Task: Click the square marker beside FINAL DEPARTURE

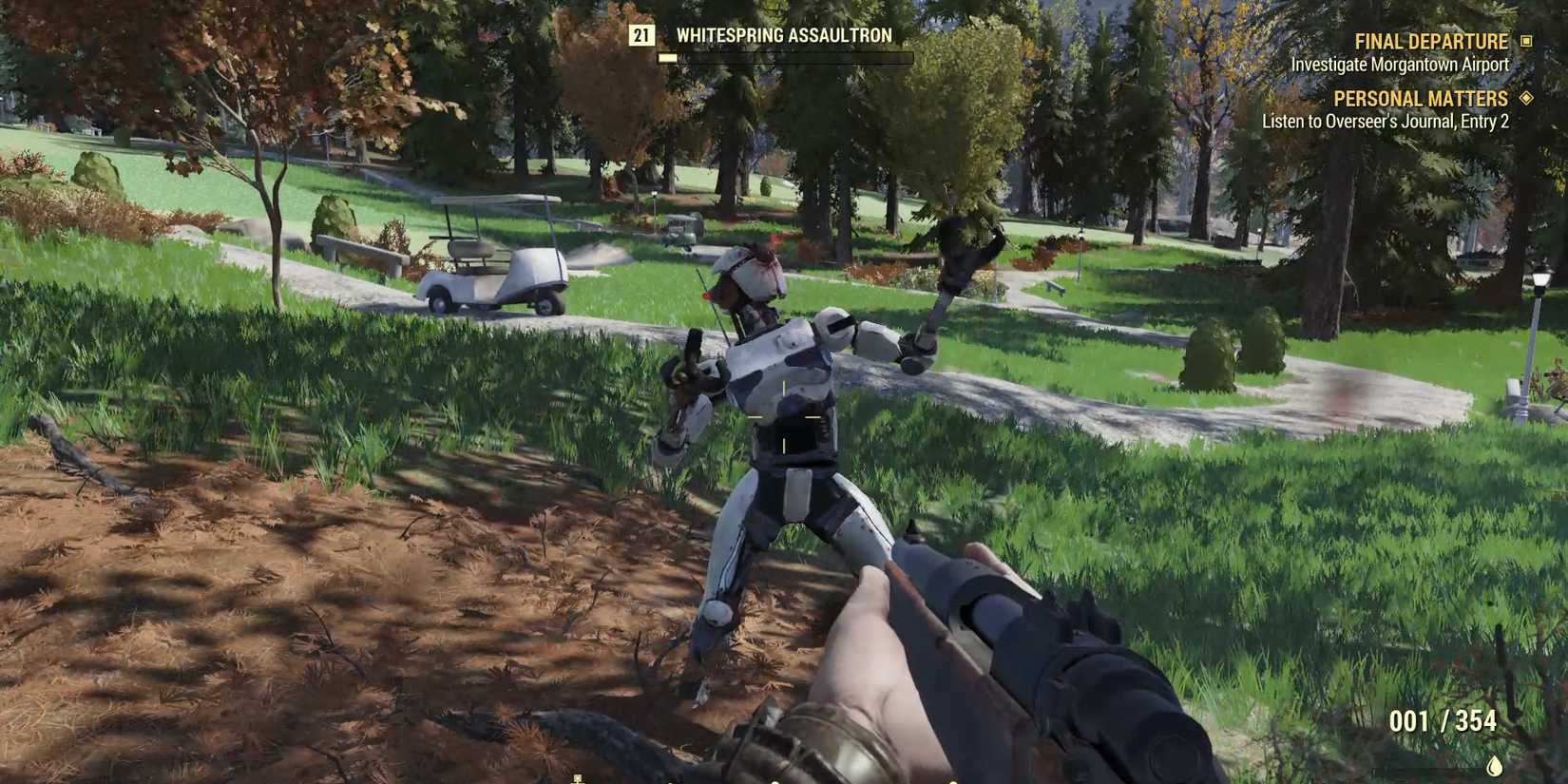Action: [1528, 42]
